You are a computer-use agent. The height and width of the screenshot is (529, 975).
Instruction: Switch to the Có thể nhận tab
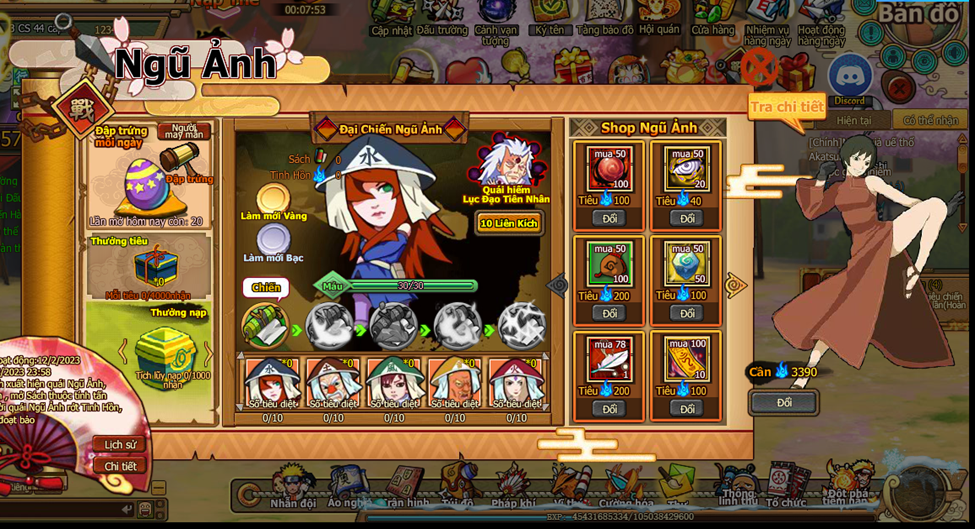point(930,120)
